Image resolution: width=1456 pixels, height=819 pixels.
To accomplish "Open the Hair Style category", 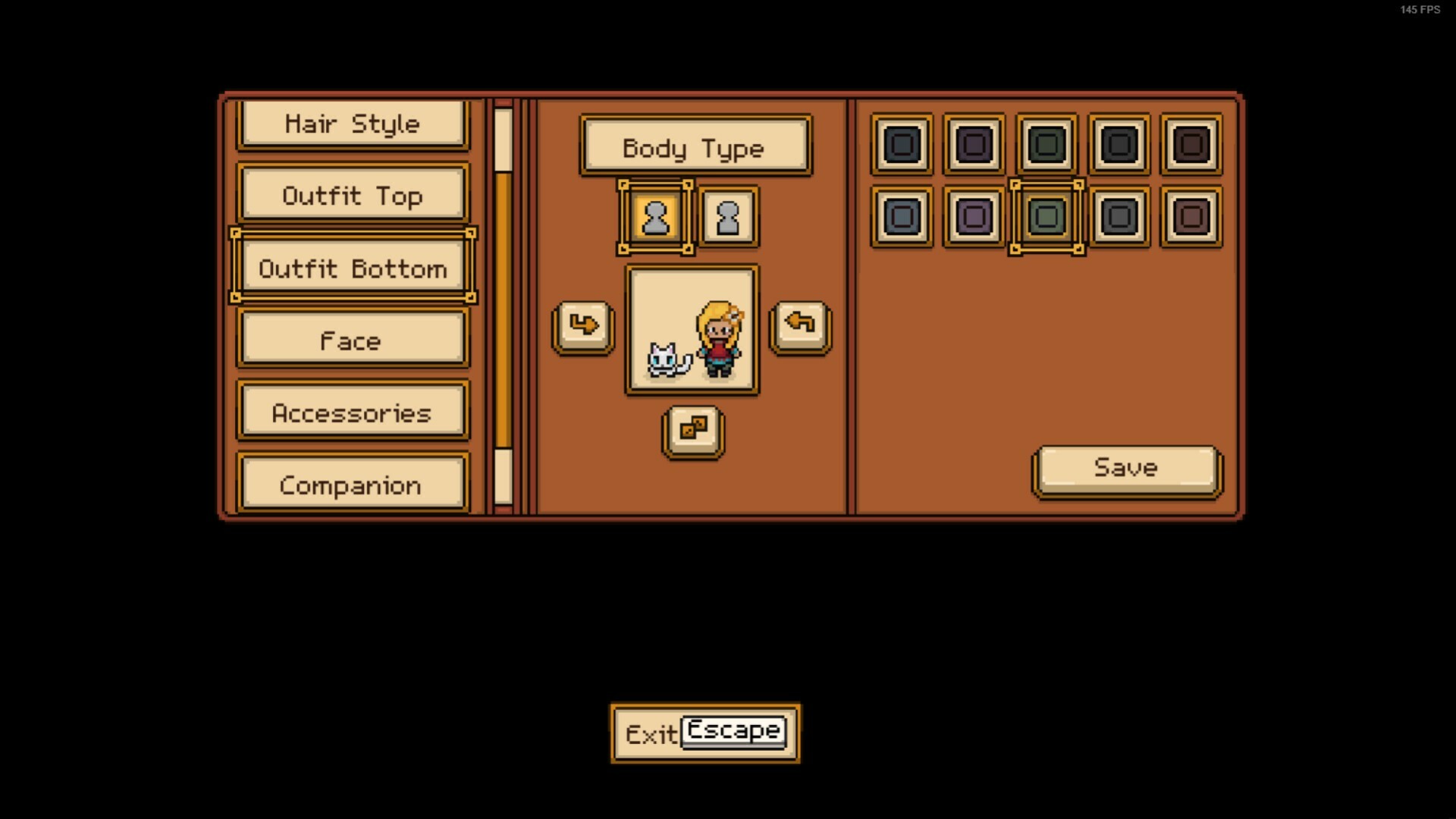I will [353, 123].
